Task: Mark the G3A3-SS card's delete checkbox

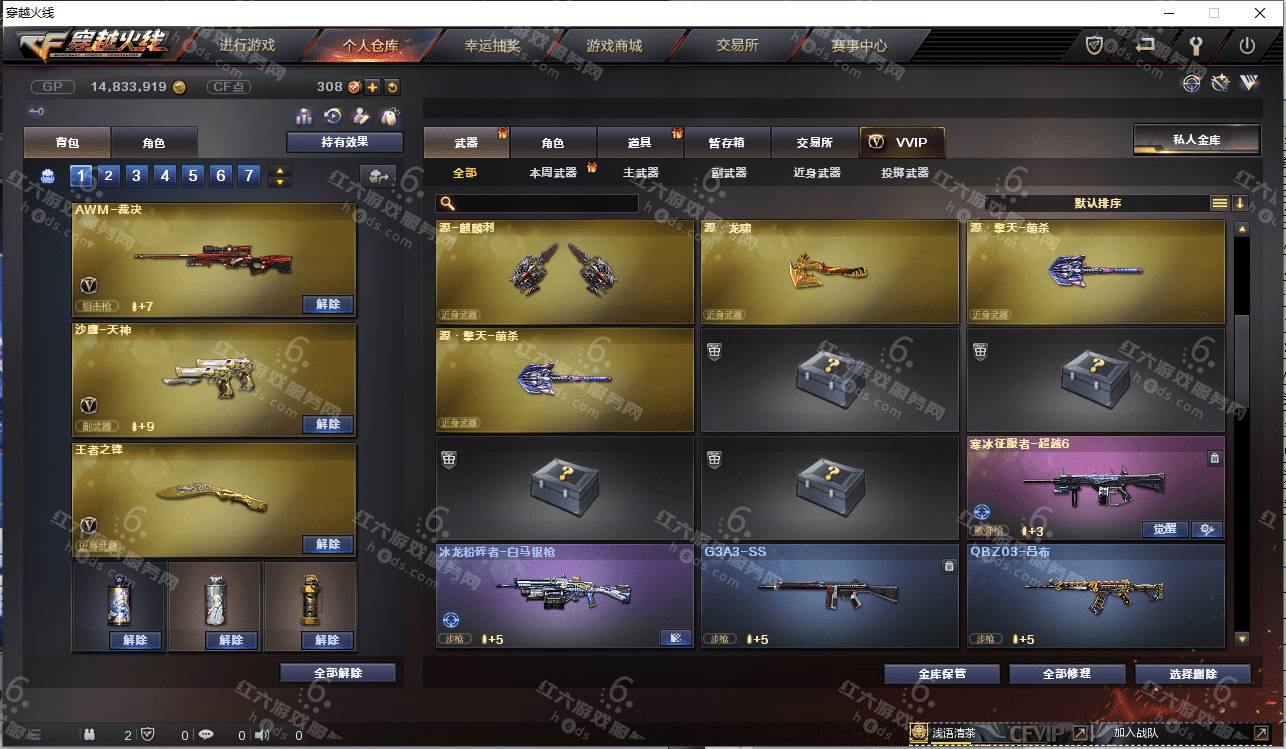Action: pos(948,566)
